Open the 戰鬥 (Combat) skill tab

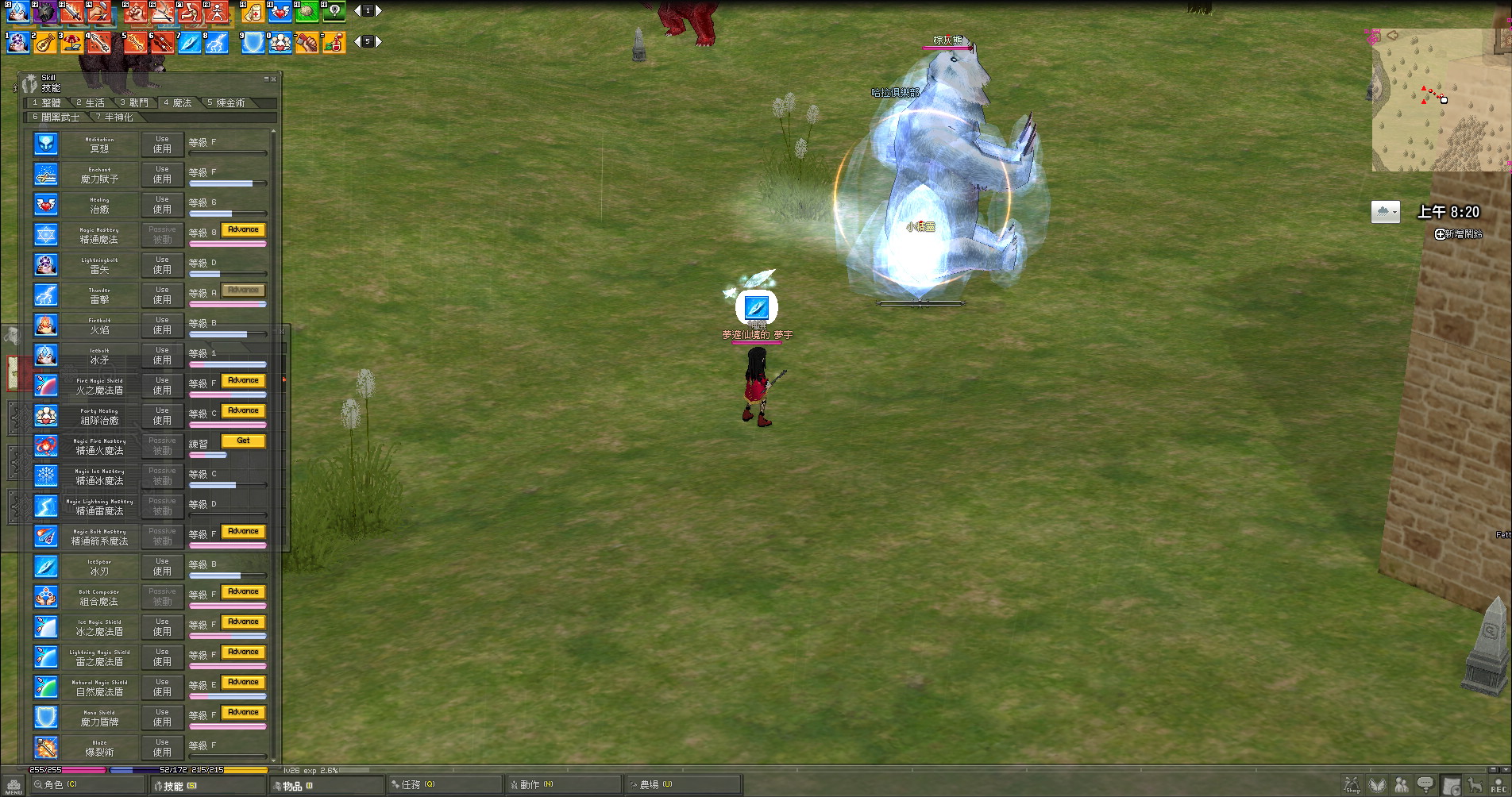tap(135, 102)
